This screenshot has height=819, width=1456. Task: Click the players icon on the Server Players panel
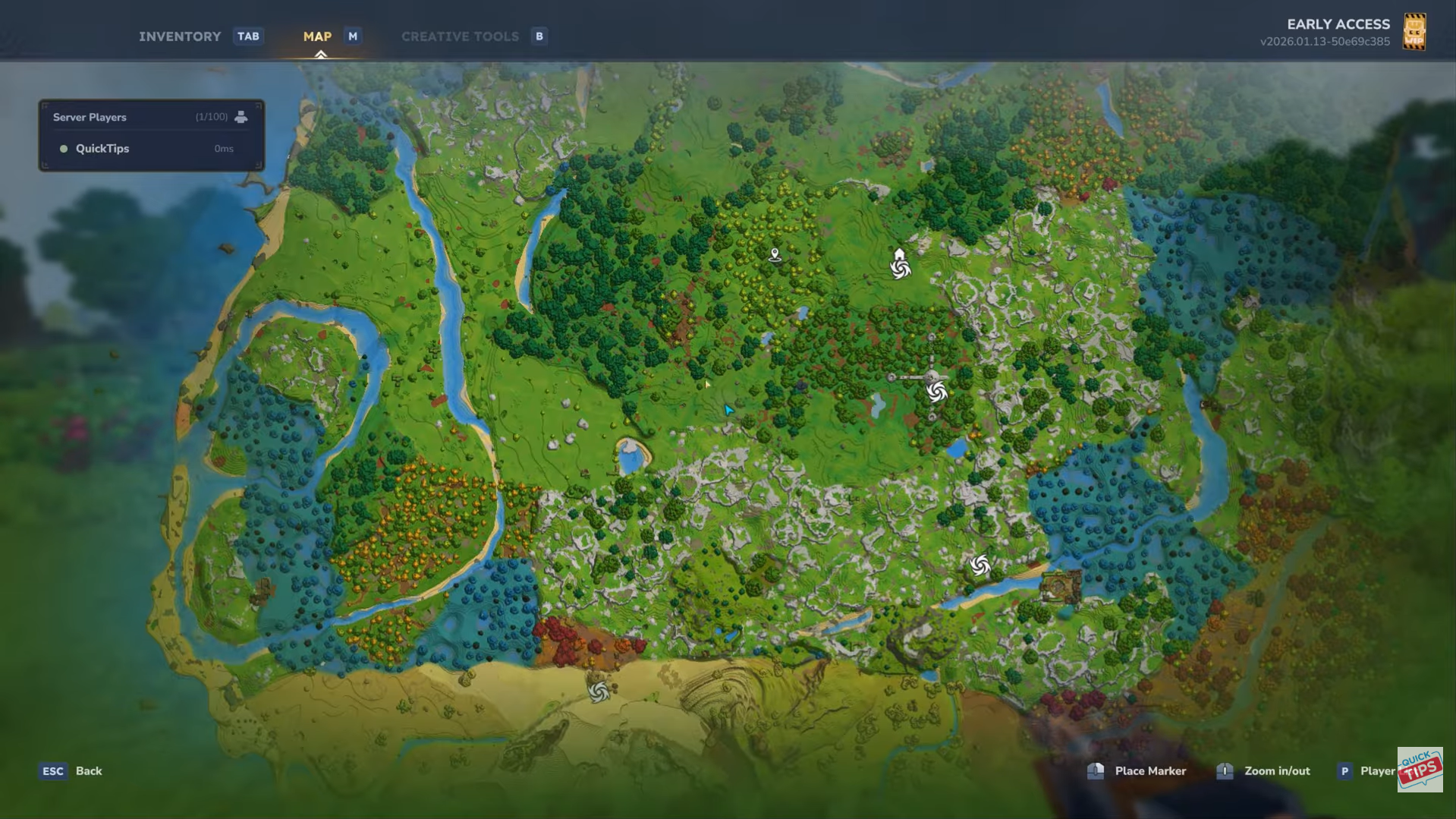click(241, 116)
